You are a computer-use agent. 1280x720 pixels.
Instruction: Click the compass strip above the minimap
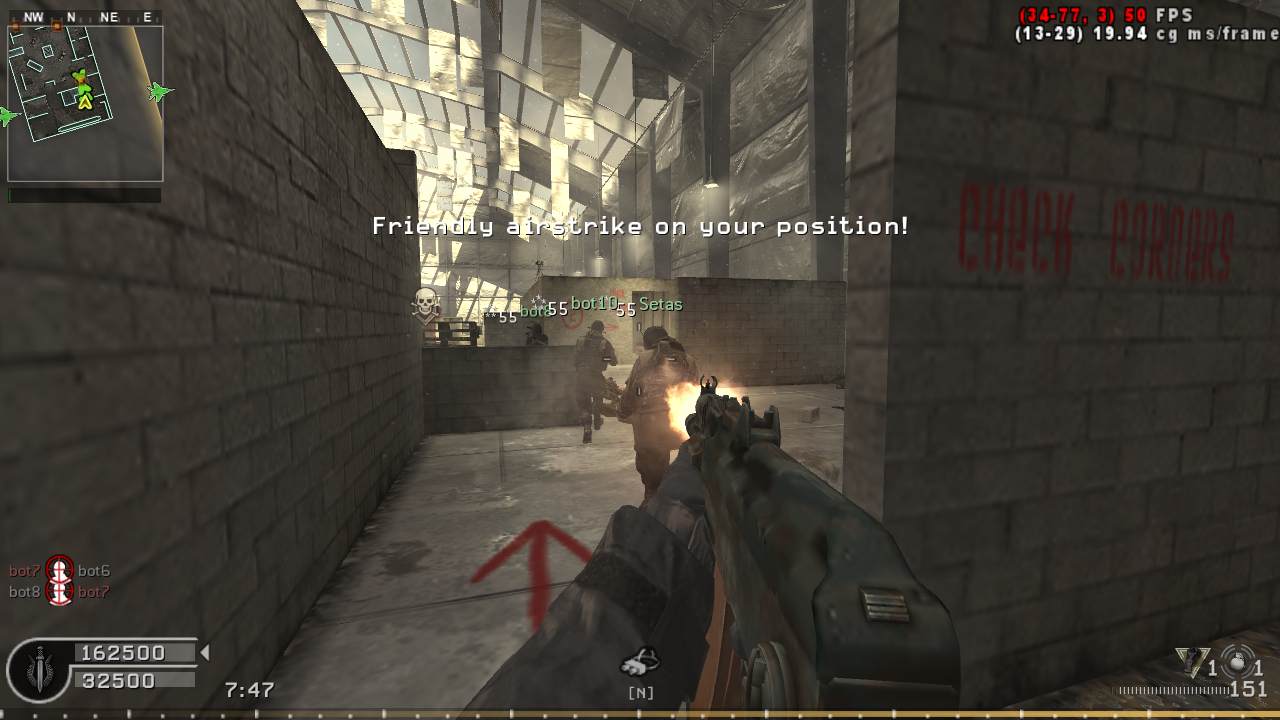(85, 17)
